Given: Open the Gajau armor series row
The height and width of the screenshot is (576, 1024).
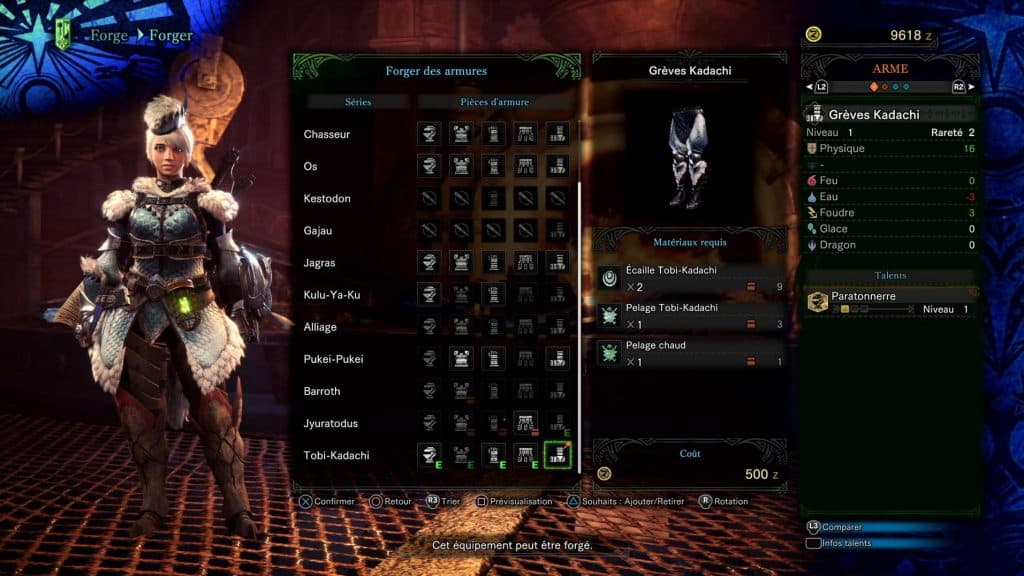Looking at the screenshot, I should 319,230.
